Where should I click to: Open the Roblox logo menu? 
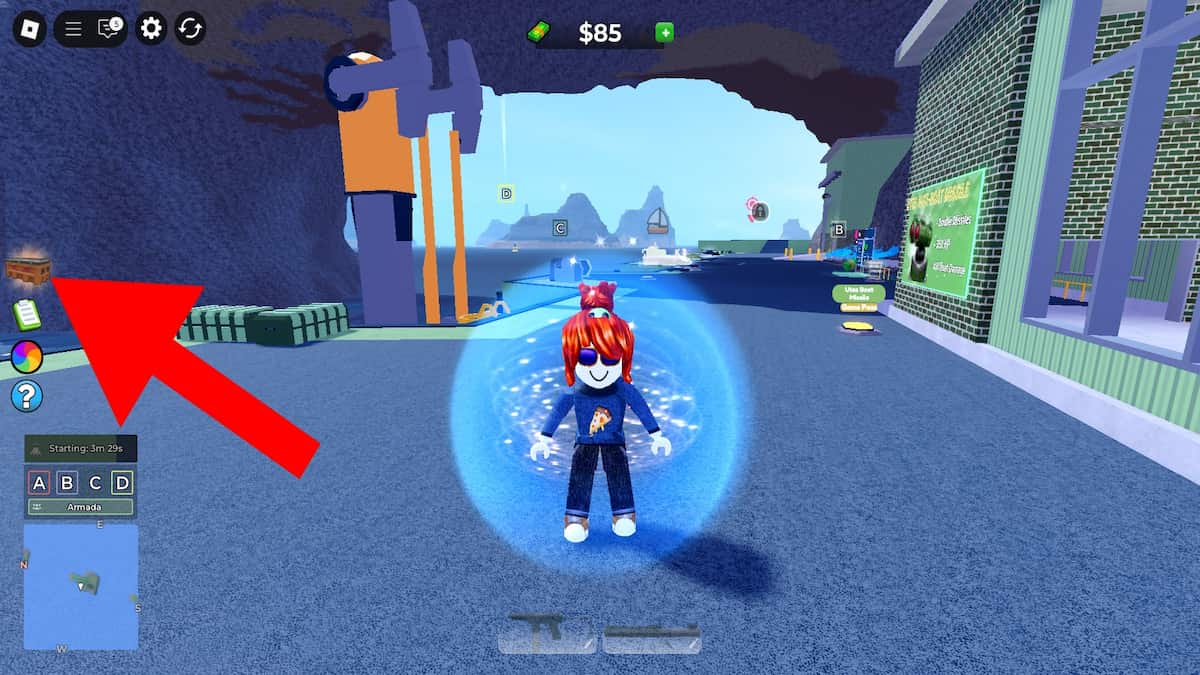tap(30, 28)
